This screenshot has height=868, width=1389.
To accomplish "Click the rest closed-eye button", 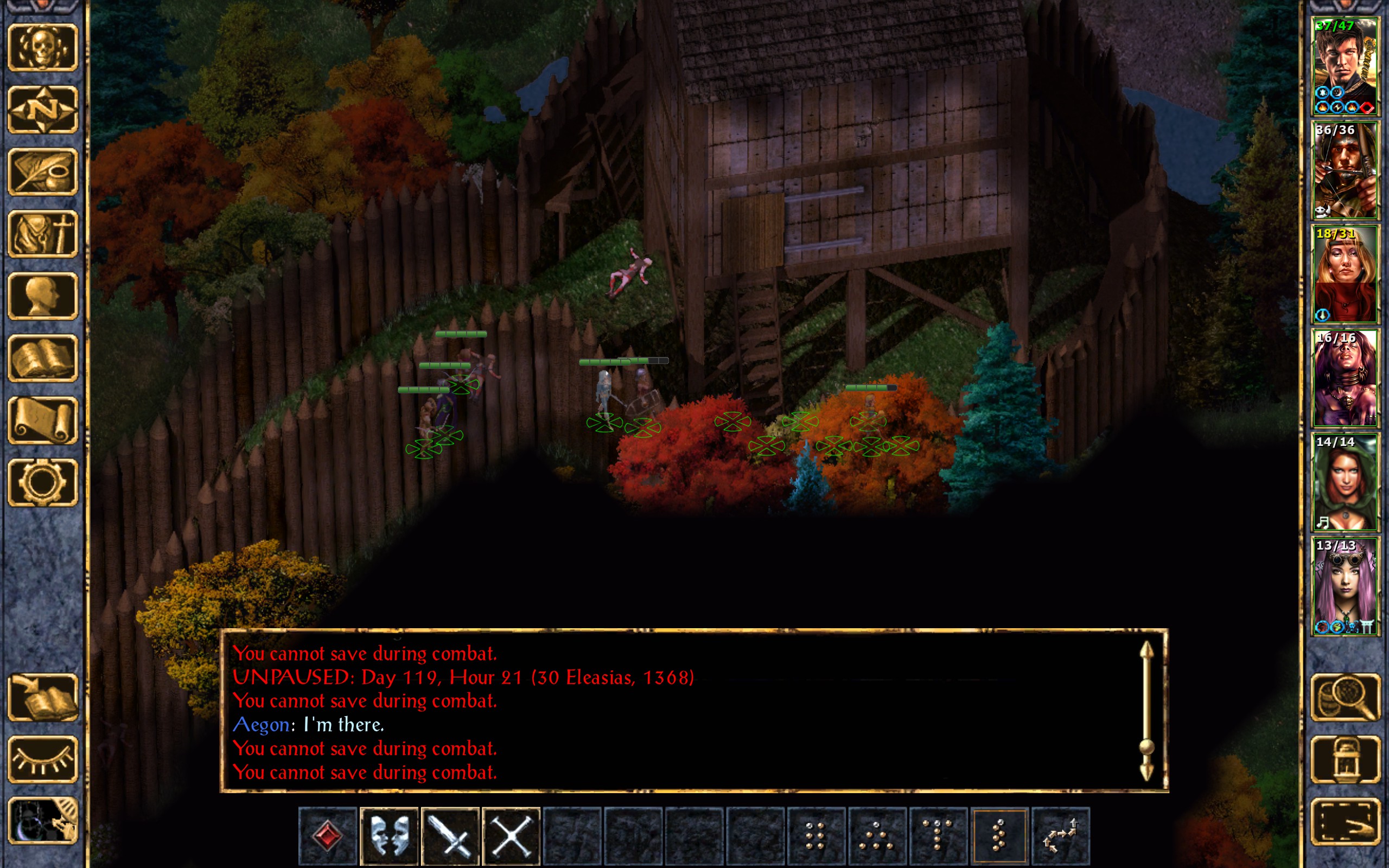I will (x=42, y=759).
